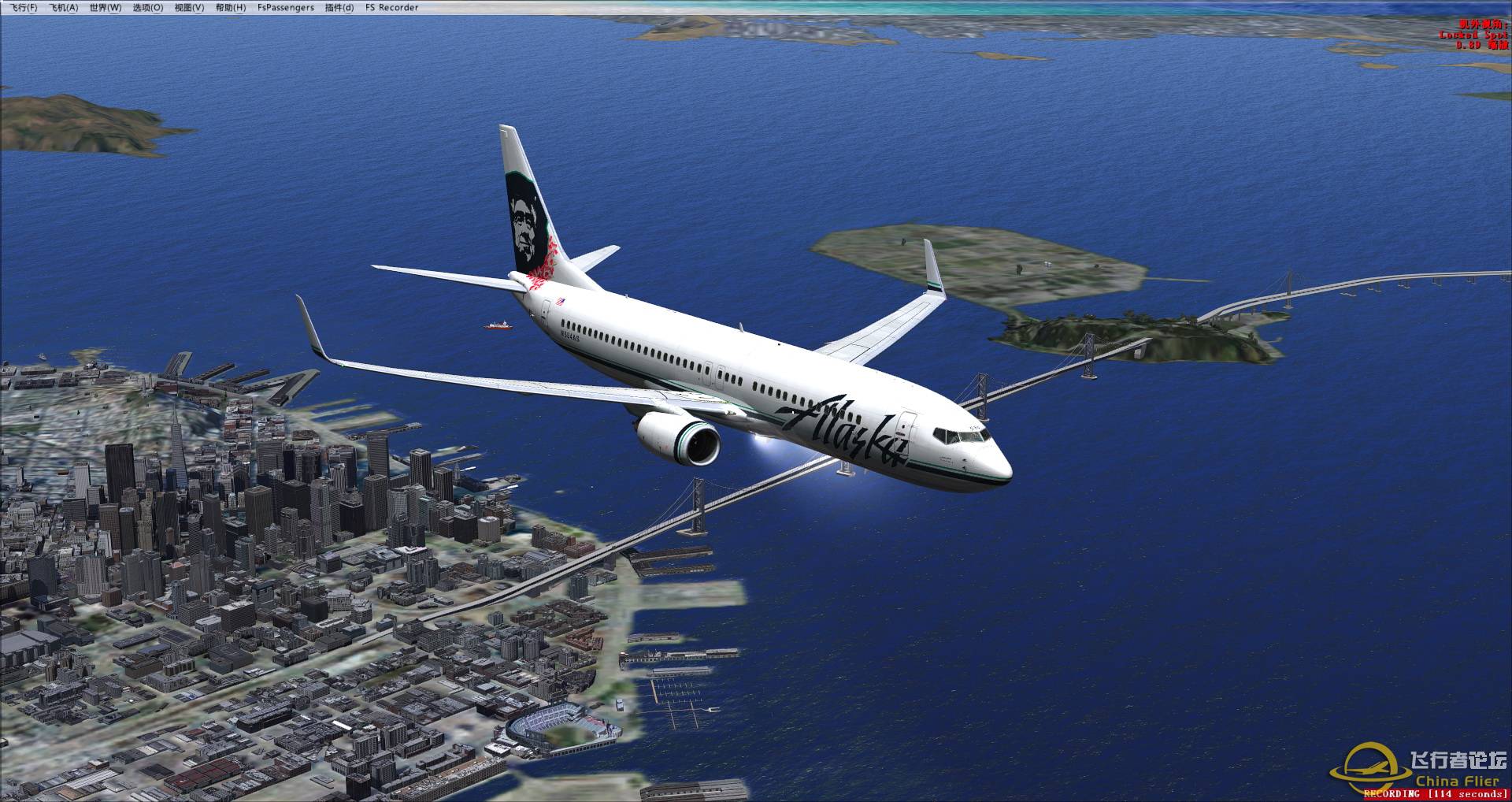Image resolution: width=1512 pixels, height=802 pixels.
Task: Open the 视图(V) views menu
Action: [x=189, y=8]
